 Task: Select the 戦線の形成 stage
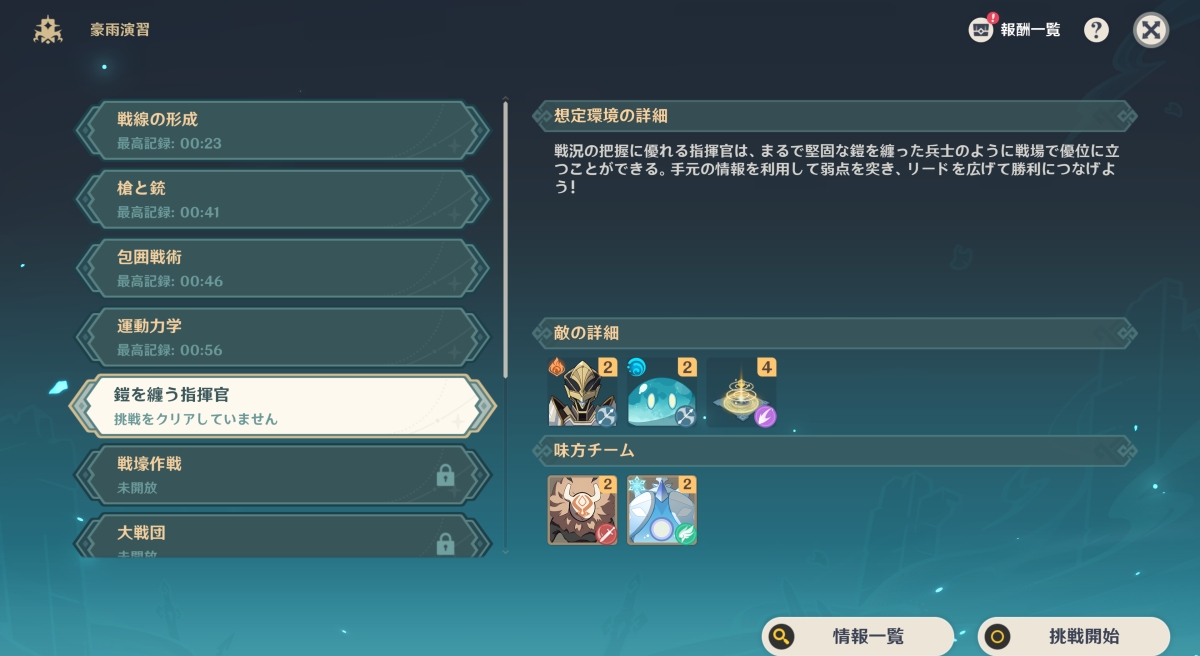pyautogui.click(x=282, y=131)
